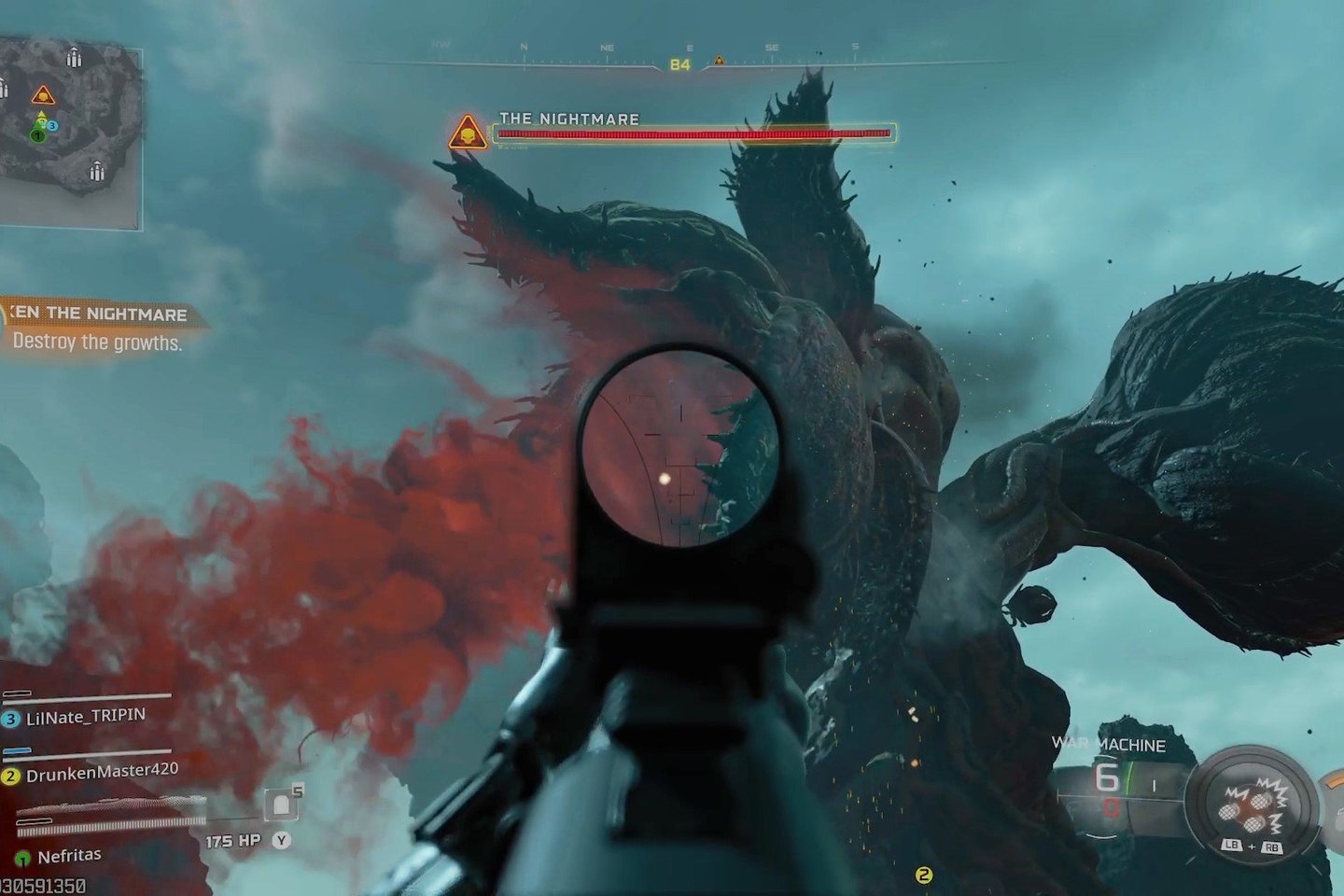Screen dimensions: 1344x896
Task: Click the armor plate icon
Action: point(282,805)
